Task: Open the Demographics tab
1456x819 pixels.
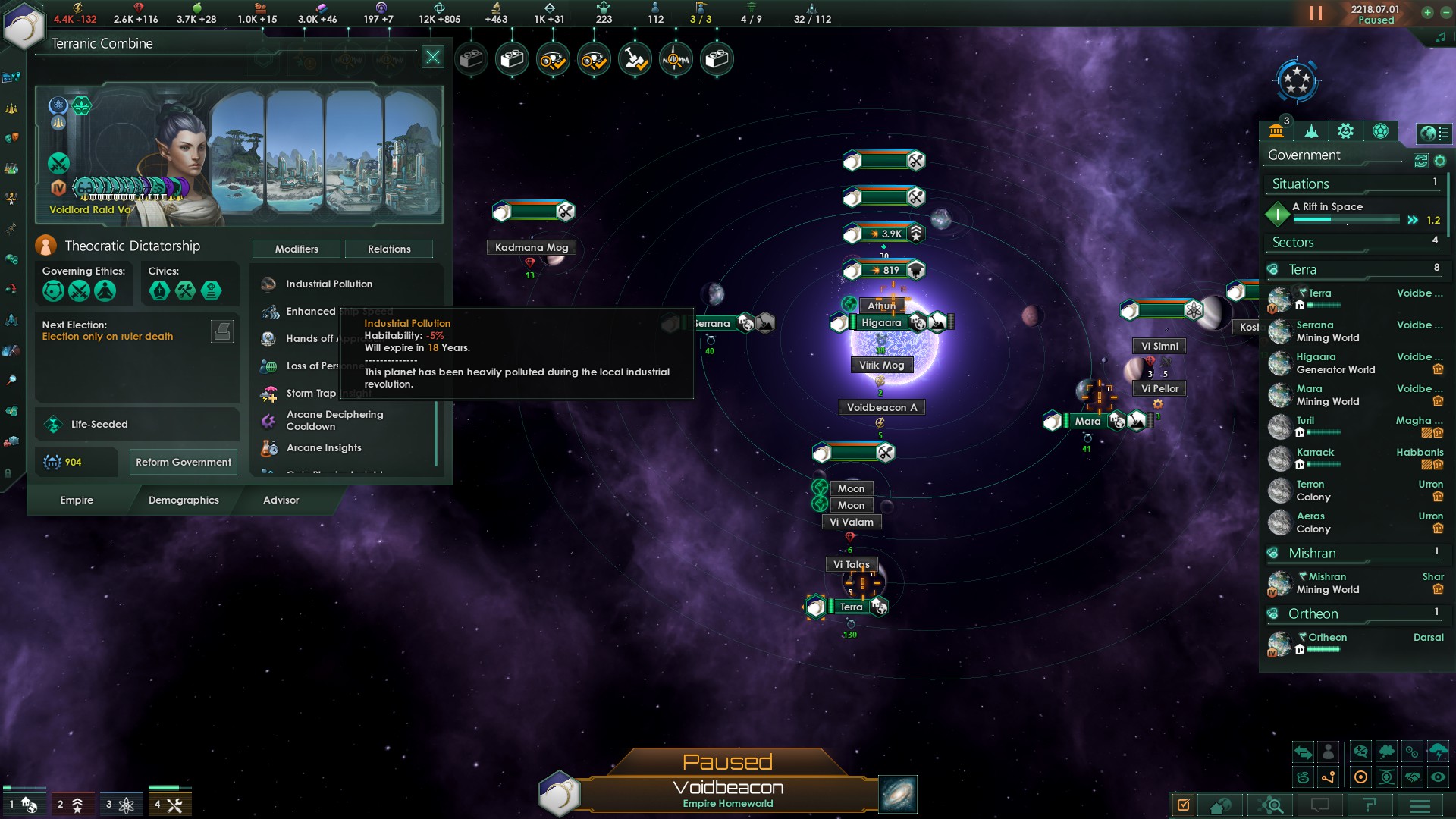Action: click(x=184, y=500)
